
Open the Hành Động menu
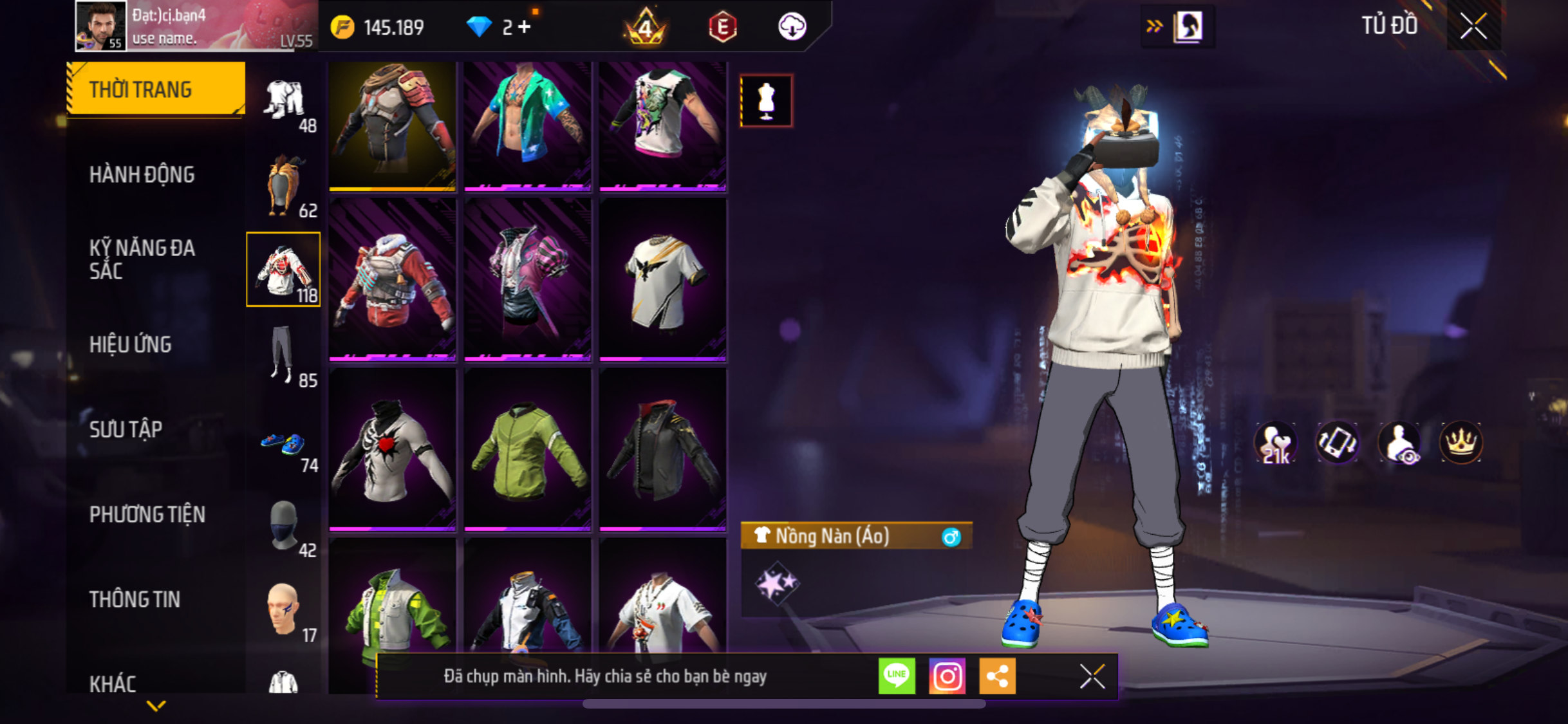142,174
